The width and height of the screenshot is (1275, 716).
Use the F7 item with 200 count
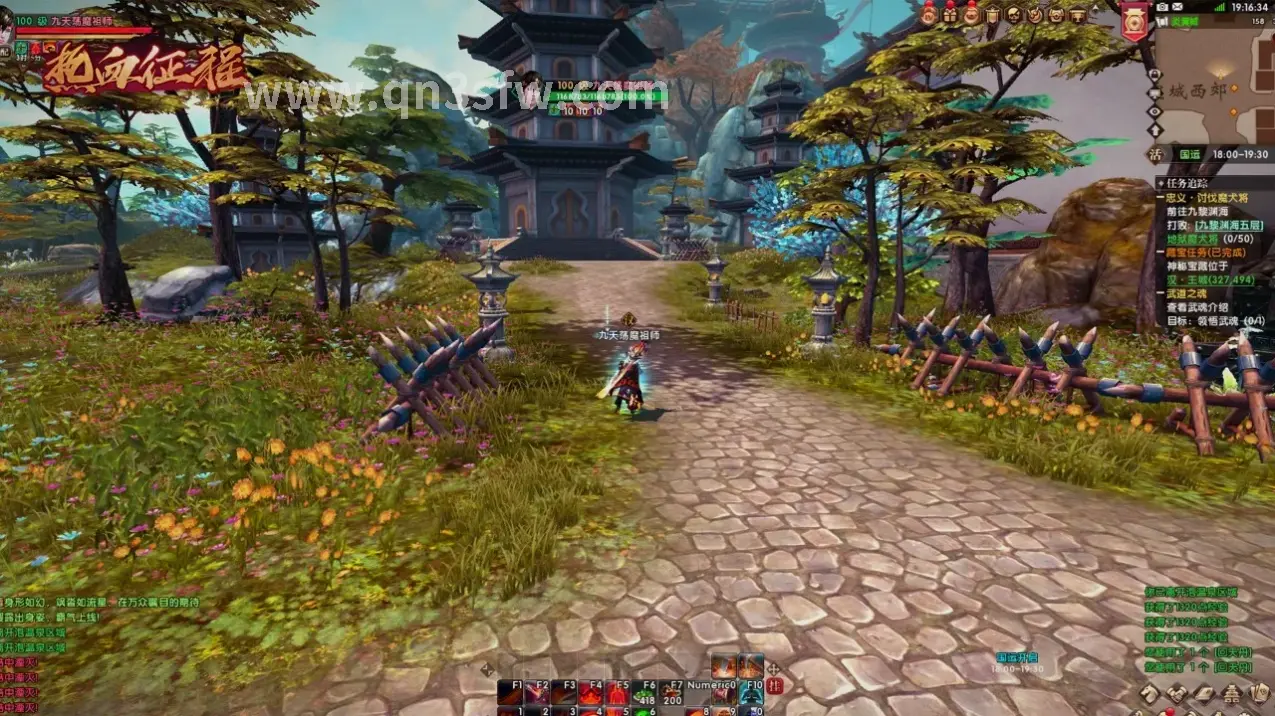[671, 692]
